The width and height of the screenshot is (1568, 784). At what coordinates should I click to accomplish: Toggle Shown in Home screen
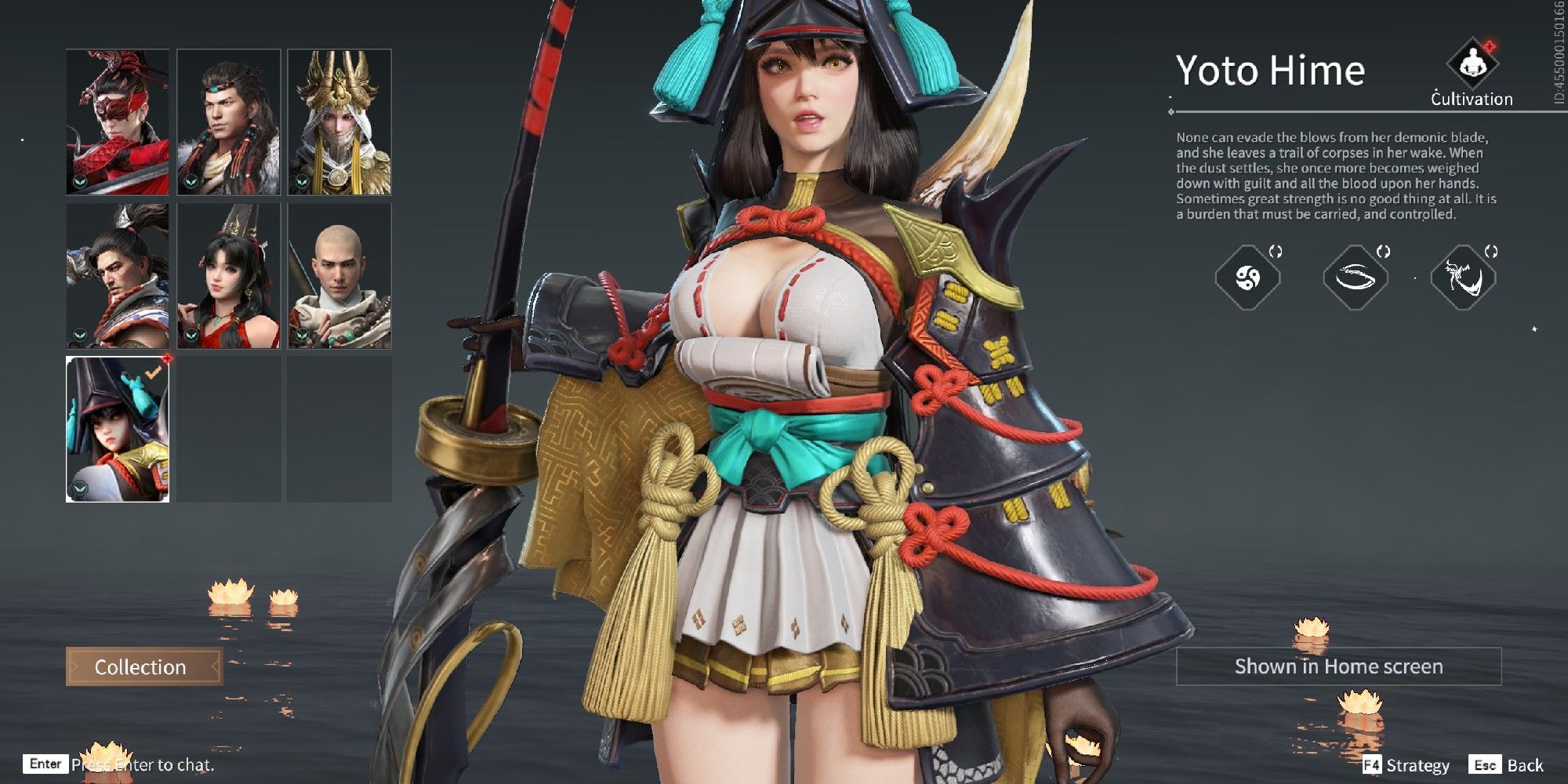pos(1341,667)
